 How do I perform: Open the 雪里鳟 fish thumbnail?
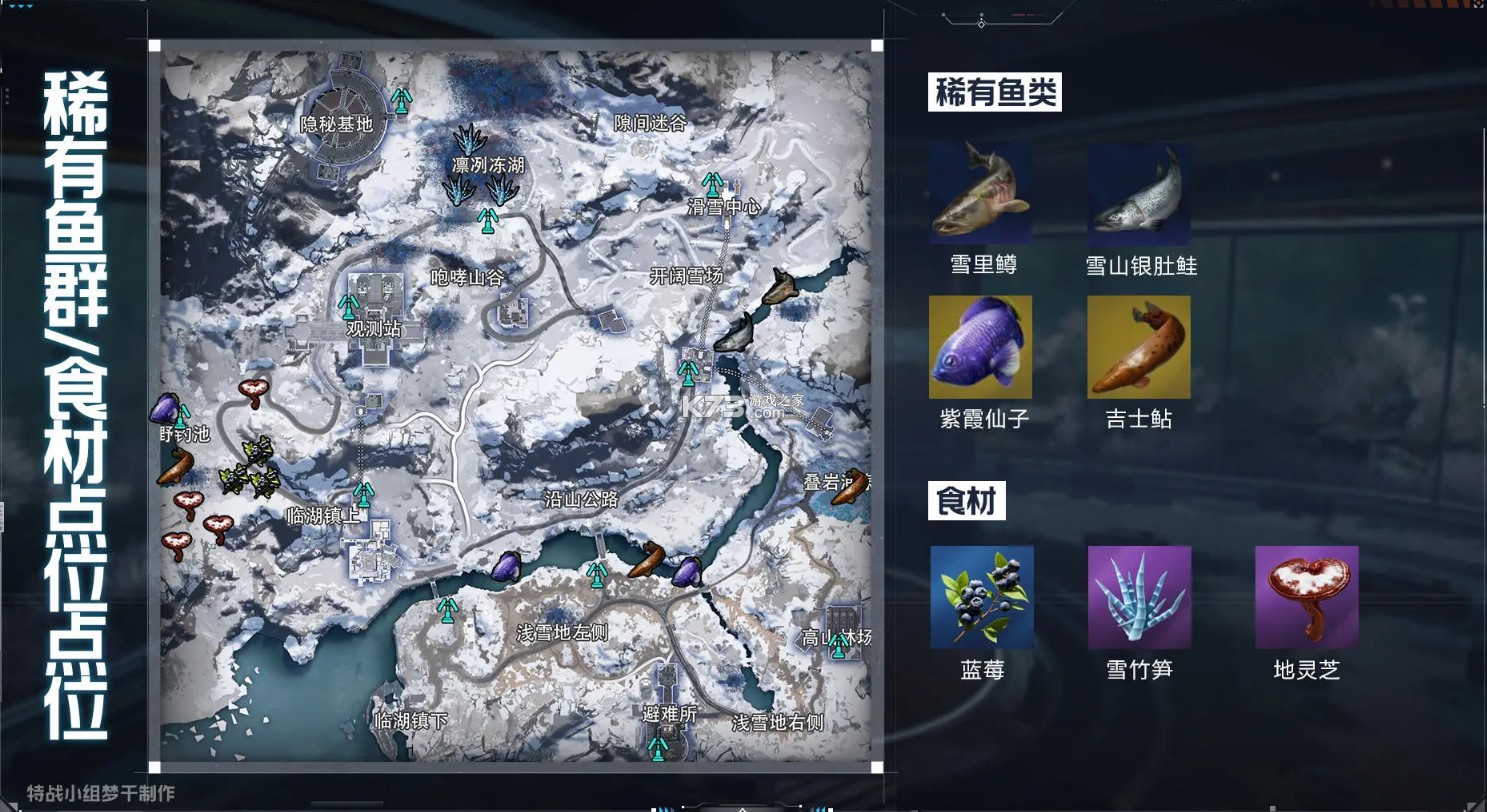coord(981,192)
